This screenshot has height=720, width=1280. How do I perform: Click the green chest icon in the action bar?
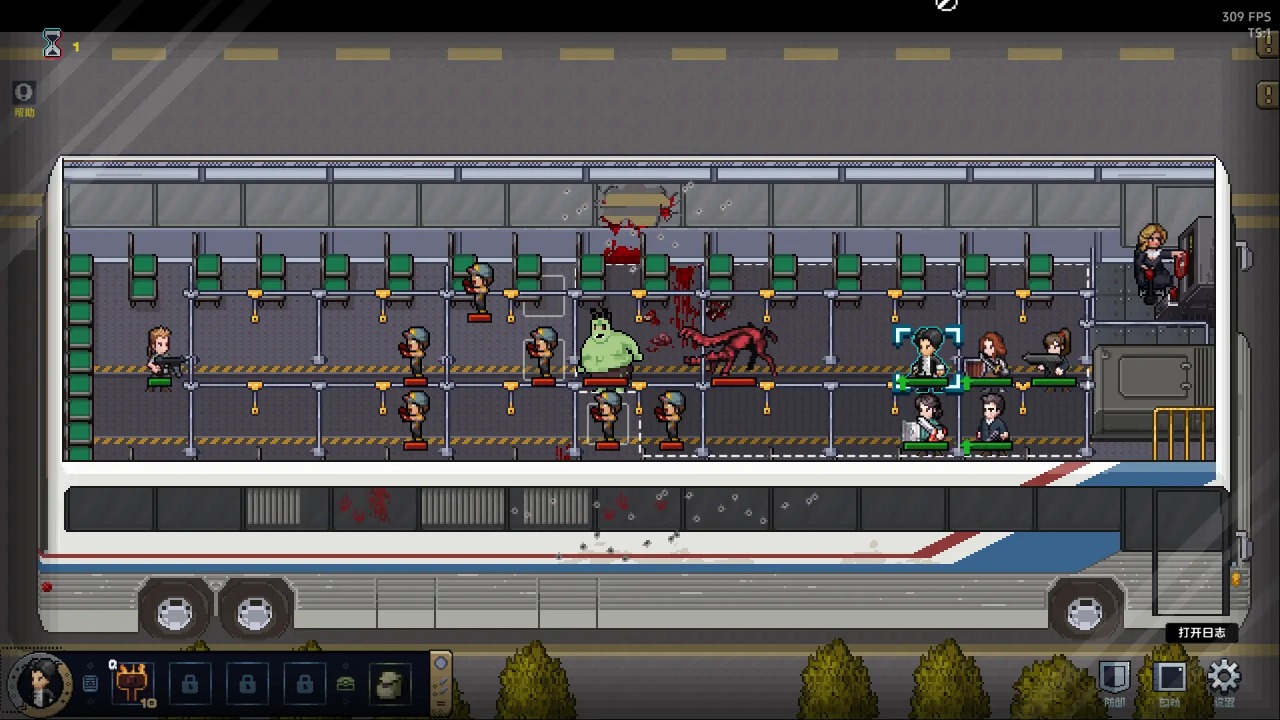[x=346, y=685]
